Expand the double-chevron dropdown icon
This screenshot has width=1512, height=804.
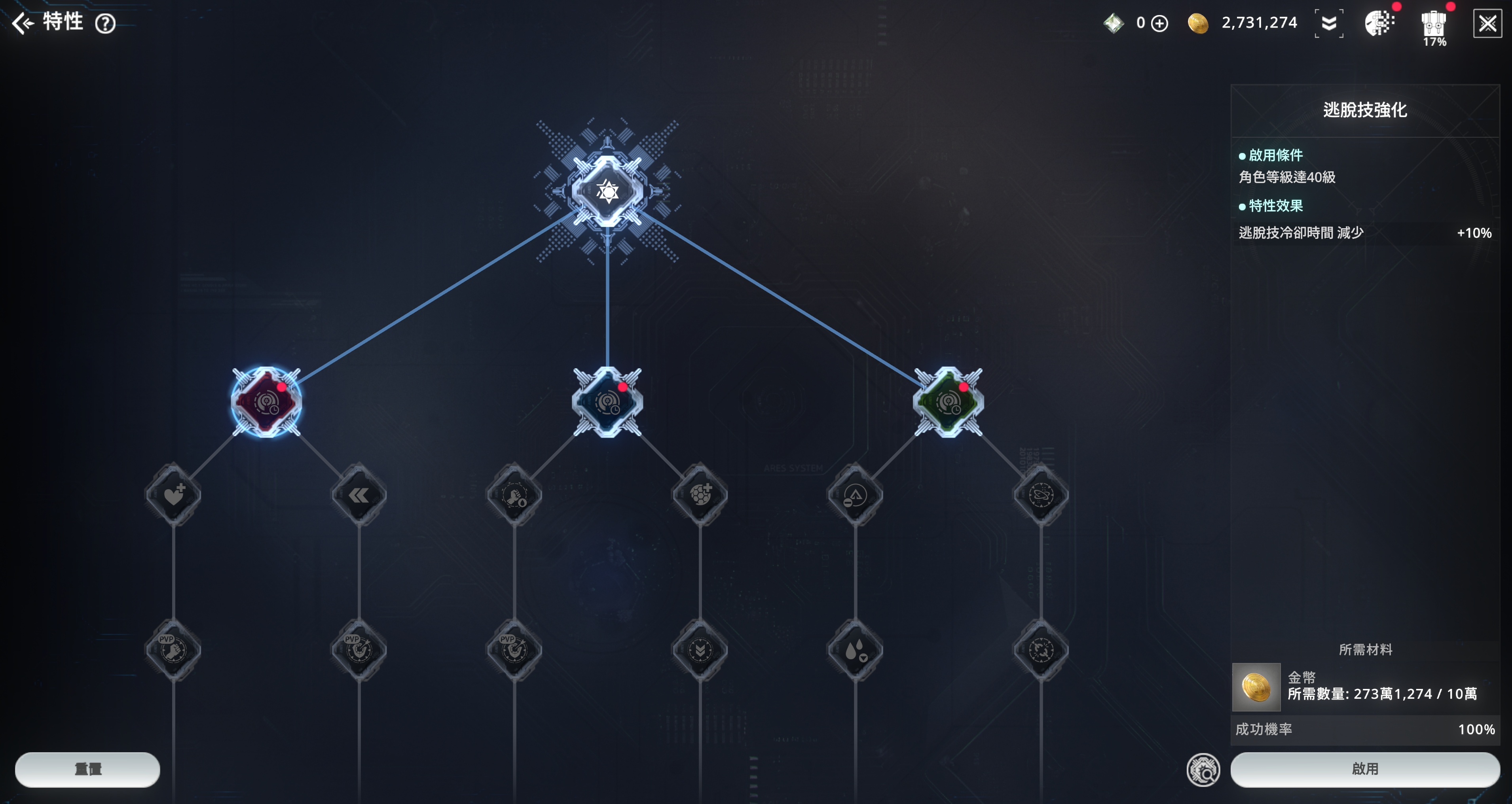1329,23
